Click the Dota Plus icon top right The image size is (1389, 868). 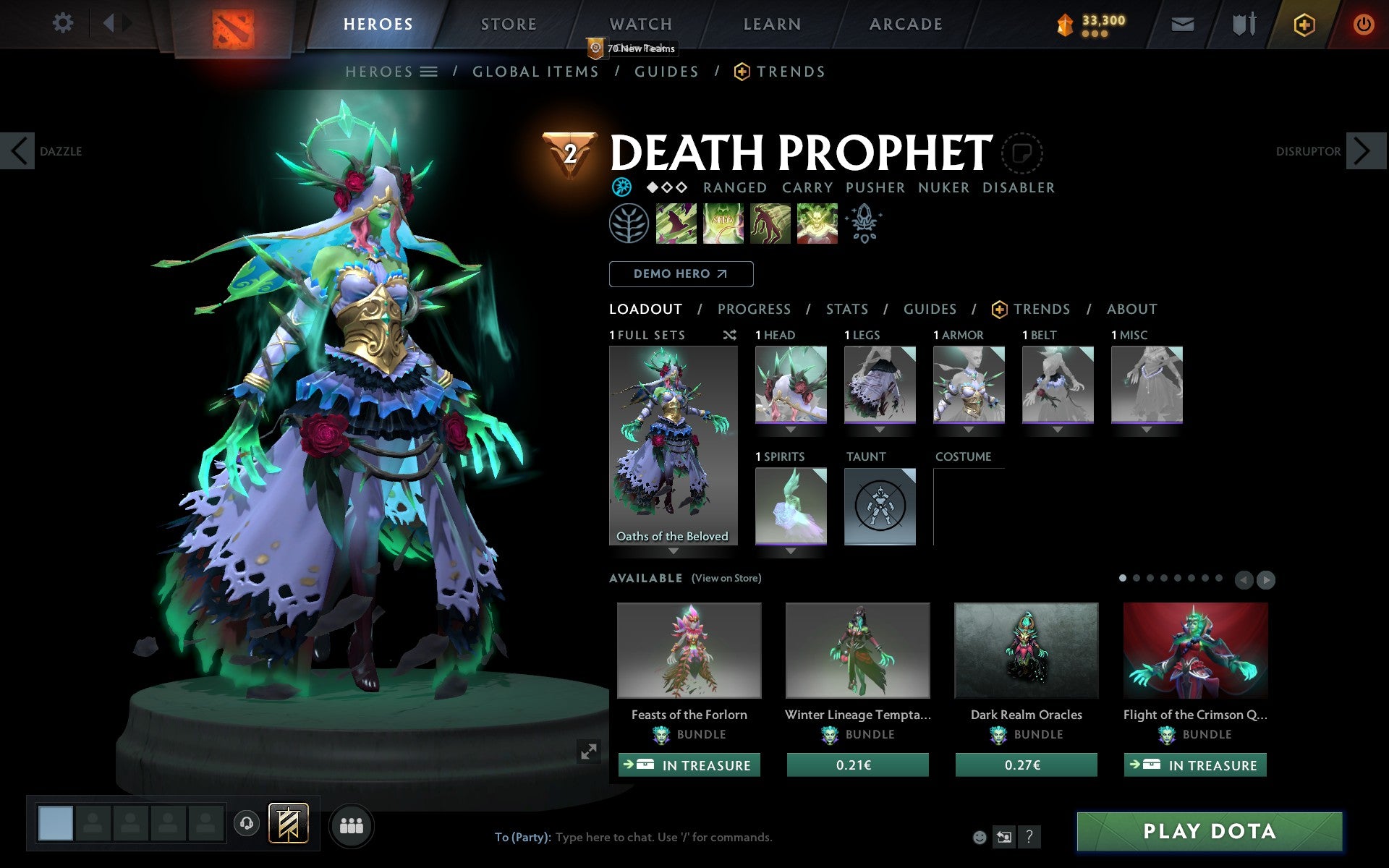1304,23
